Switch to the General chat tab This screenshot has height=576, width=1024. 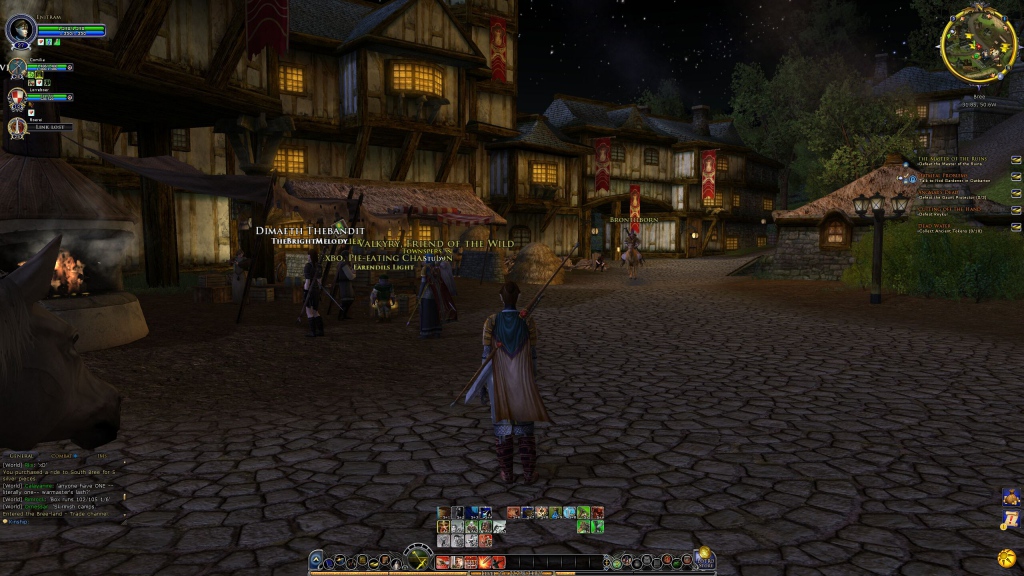[x=22, y=456]
